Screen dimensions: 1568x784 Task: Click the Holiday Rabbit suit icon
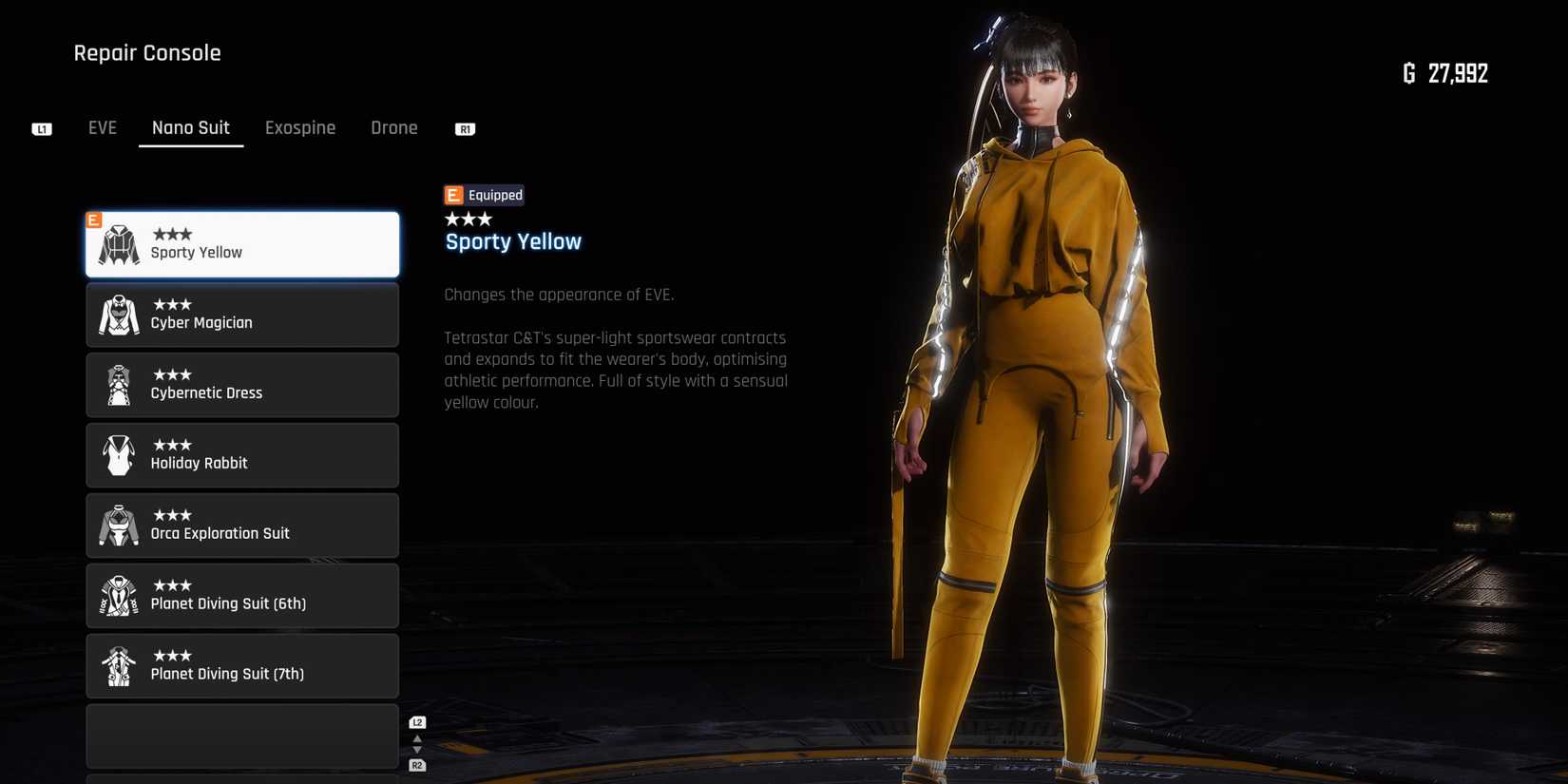click(117, 454)
